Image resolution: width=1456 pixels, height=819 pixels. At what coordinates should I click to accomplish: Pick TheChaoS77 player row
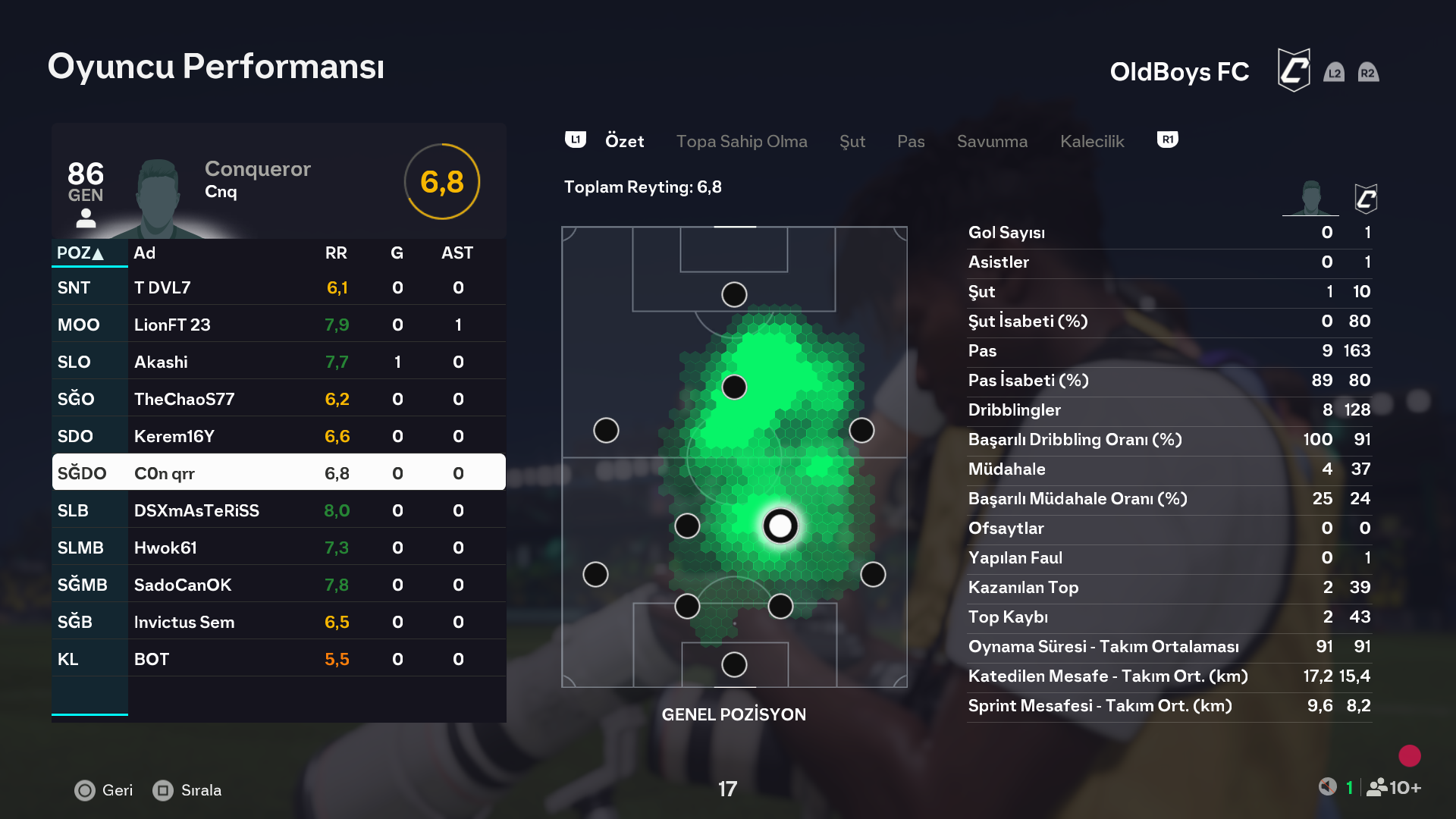point(278,399)
